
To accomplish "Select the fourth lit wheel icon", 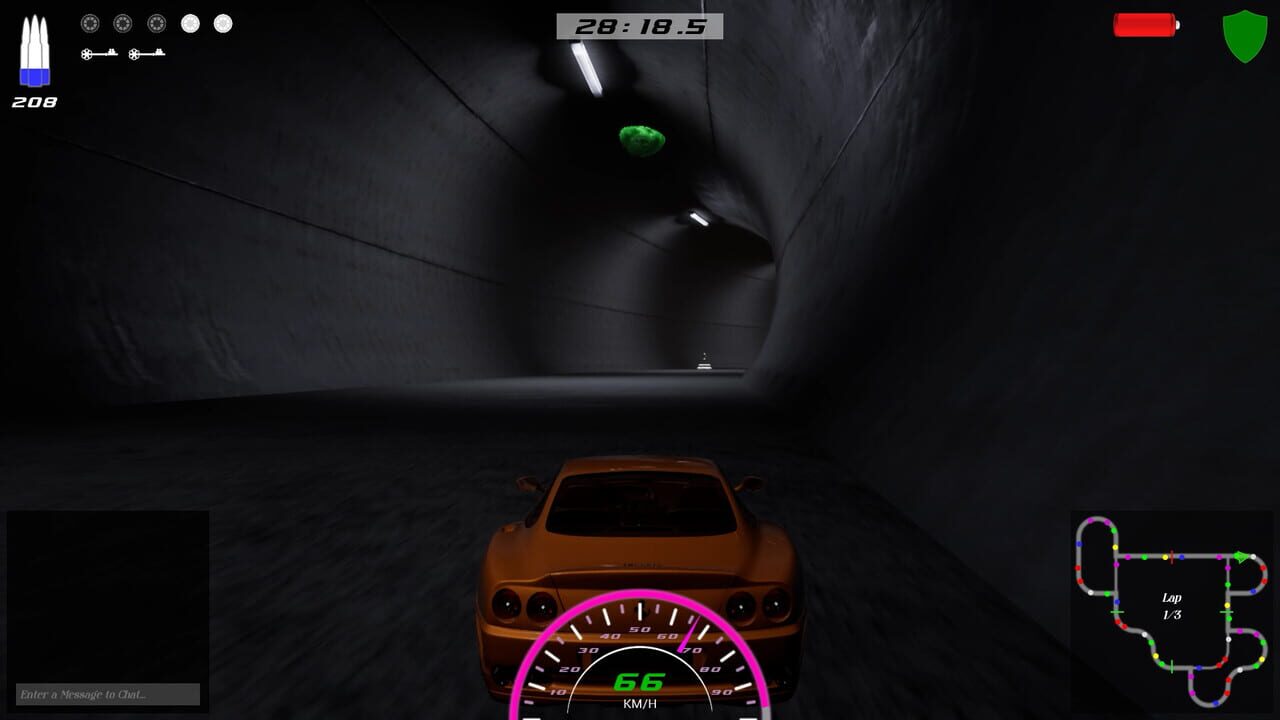I will 190,23.
